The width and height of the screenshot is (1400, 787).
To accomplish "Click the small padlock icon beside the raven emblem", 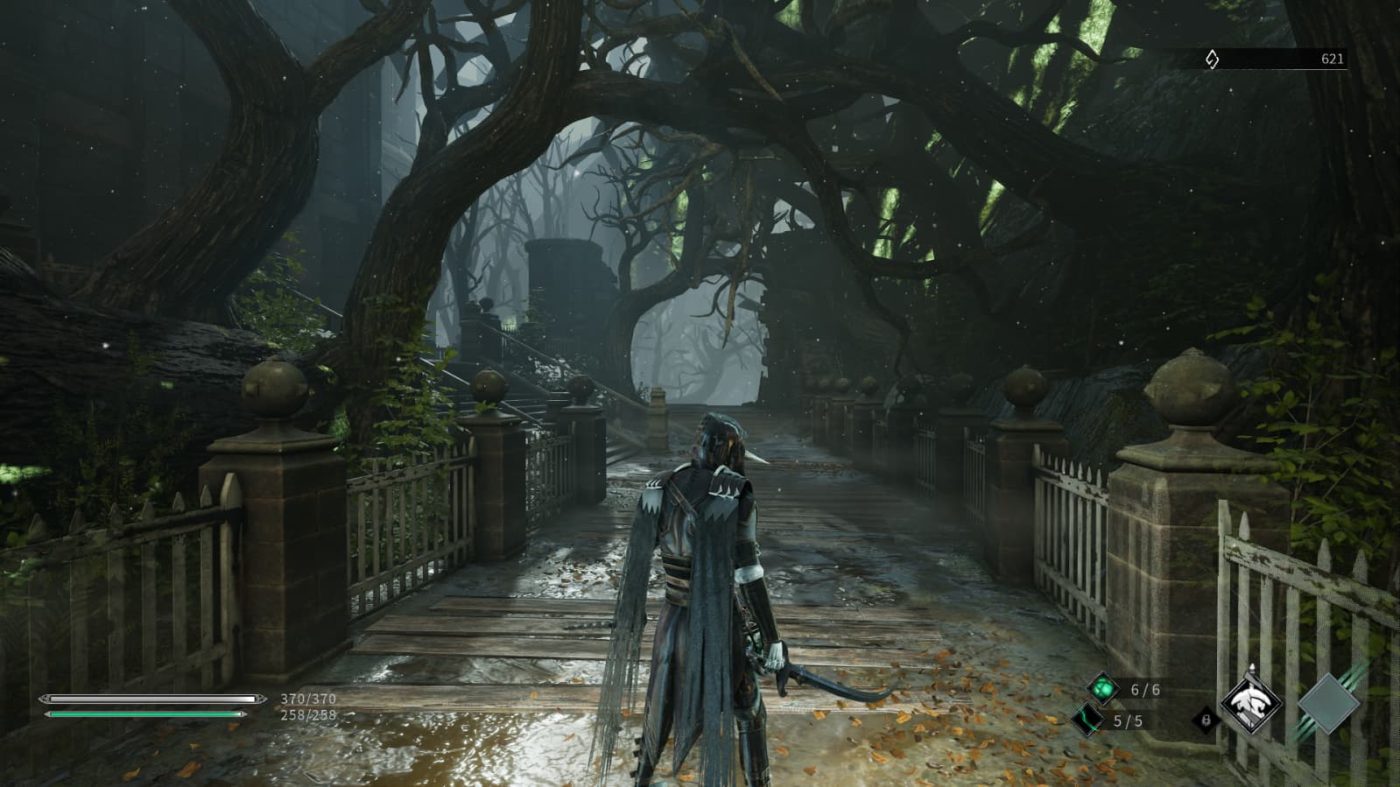I will pos(1207,721).
